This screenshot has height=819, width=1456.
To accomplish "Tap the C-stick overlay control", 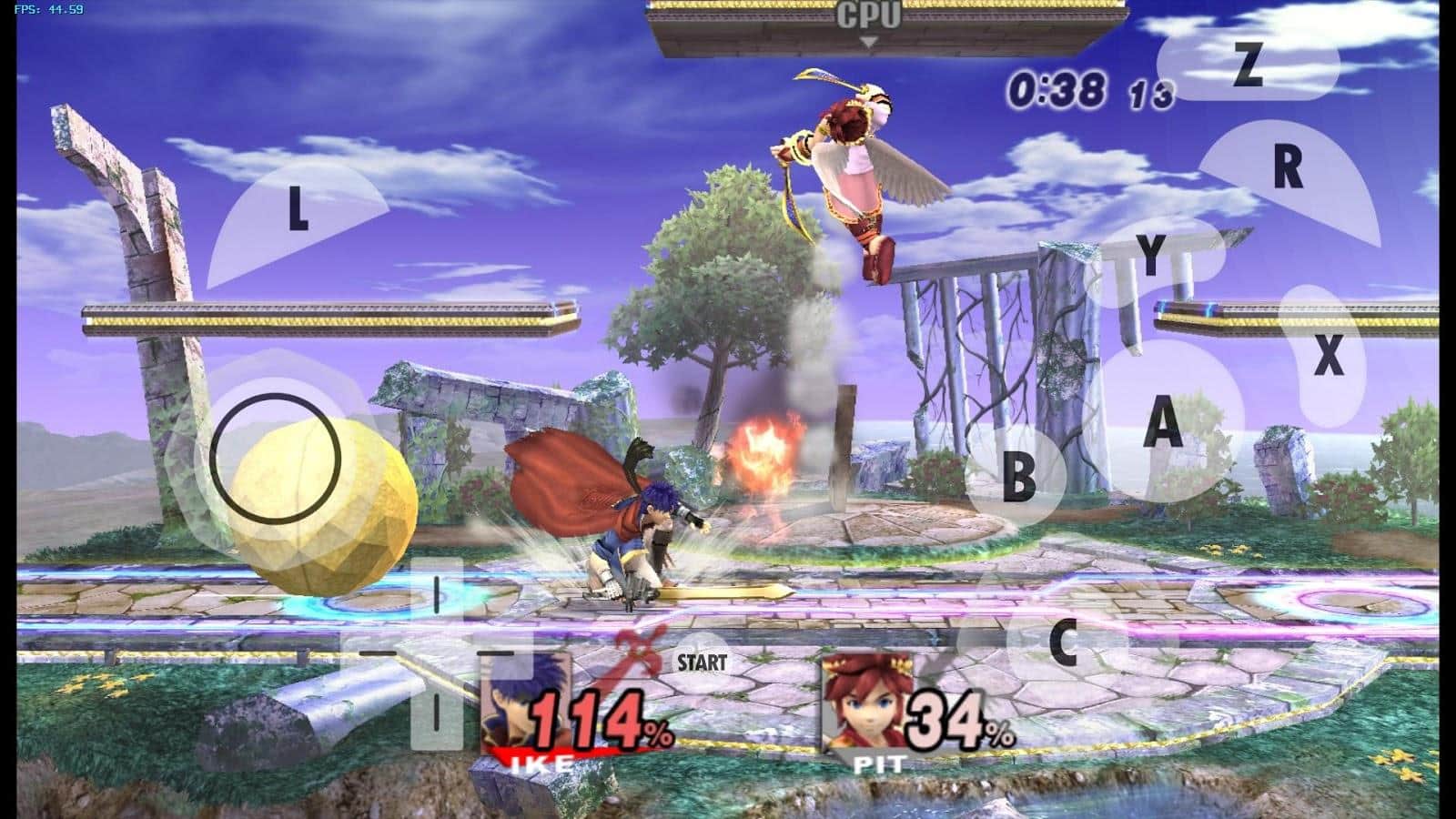I will (1063, 642).
